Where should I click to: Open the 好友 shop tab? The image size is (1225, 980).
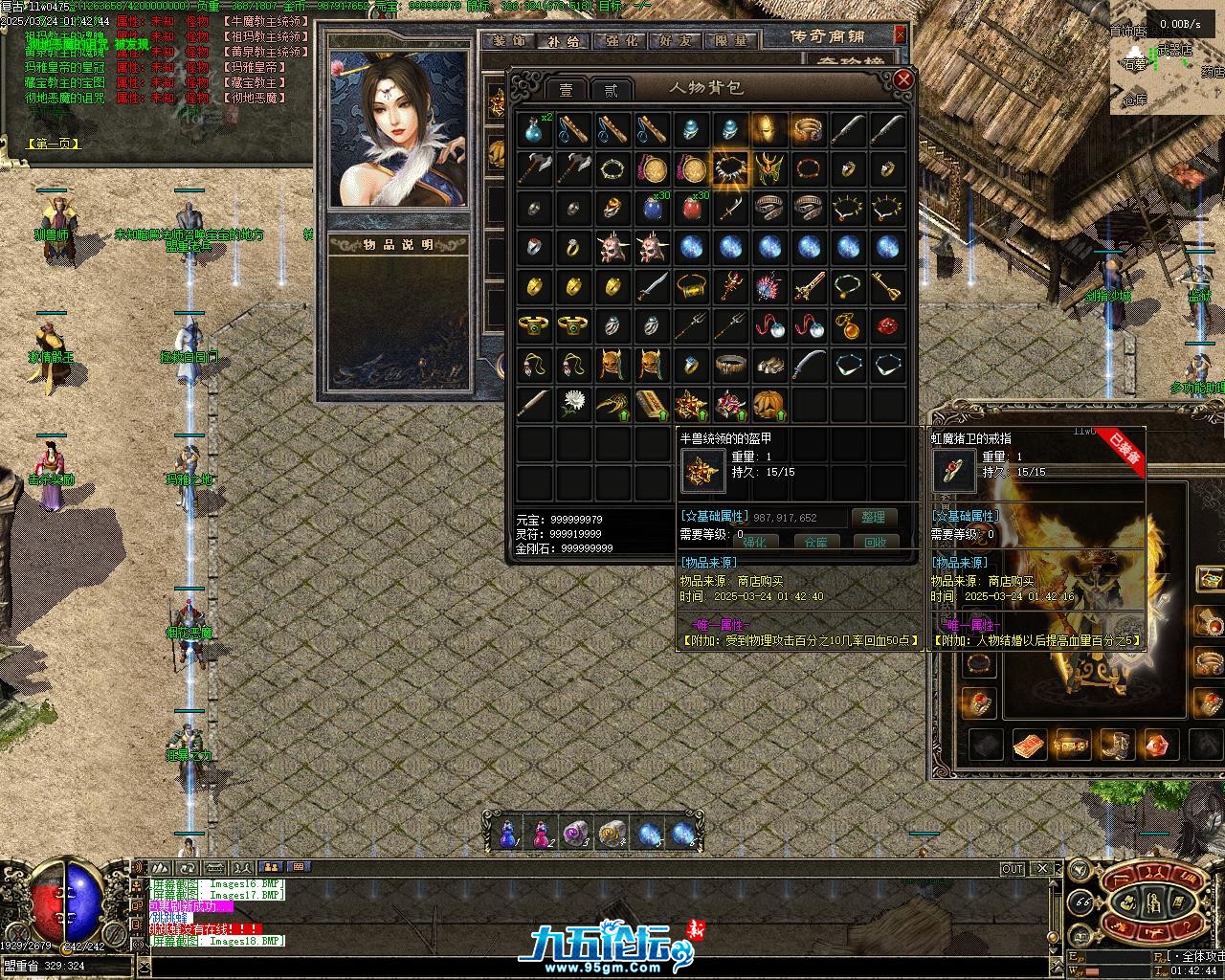coord(676,41)
